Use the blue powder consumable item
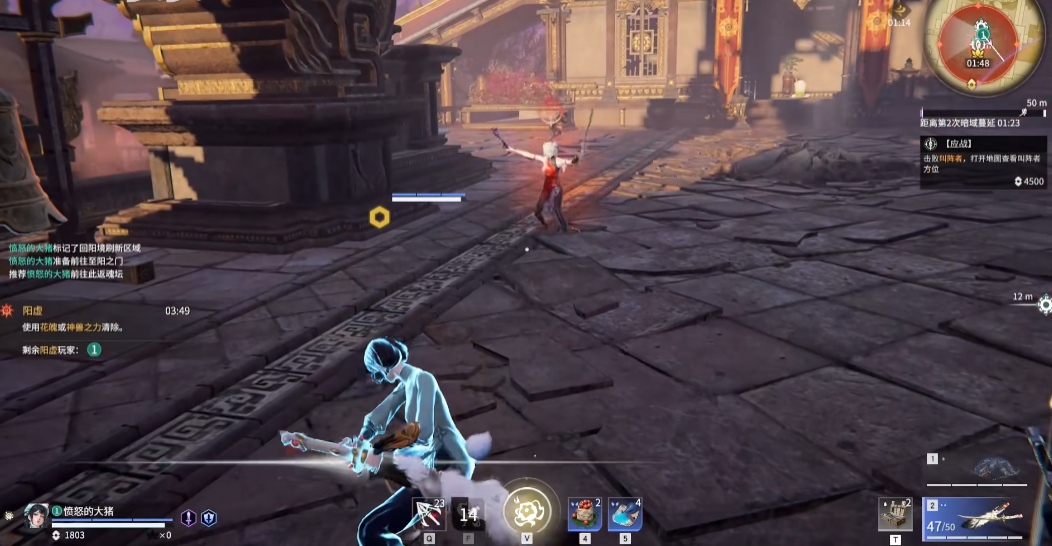Screen dimensions: 1052x546 623,514
